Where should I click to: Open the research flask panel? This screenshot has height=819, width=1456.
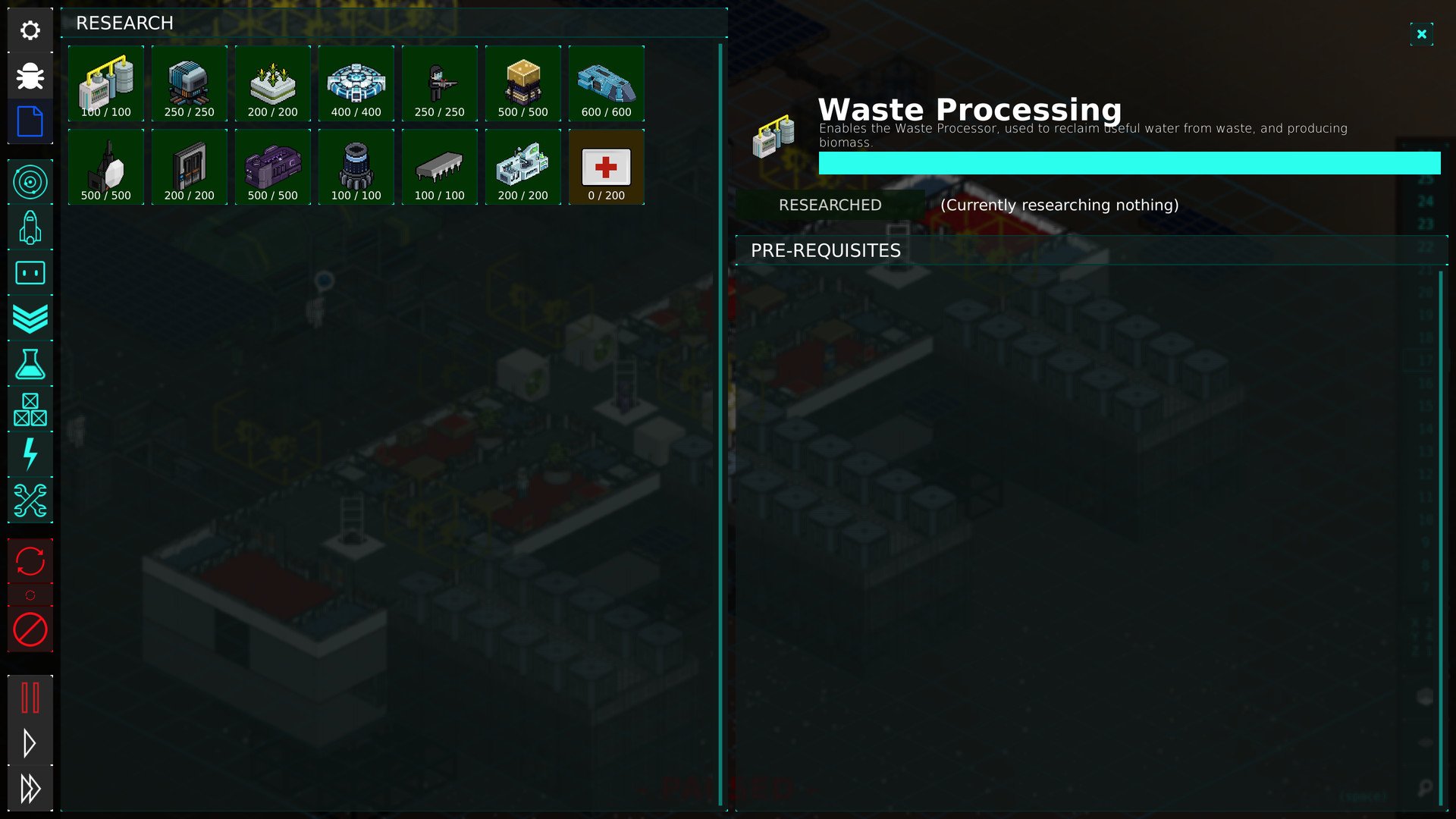(30, 364)
